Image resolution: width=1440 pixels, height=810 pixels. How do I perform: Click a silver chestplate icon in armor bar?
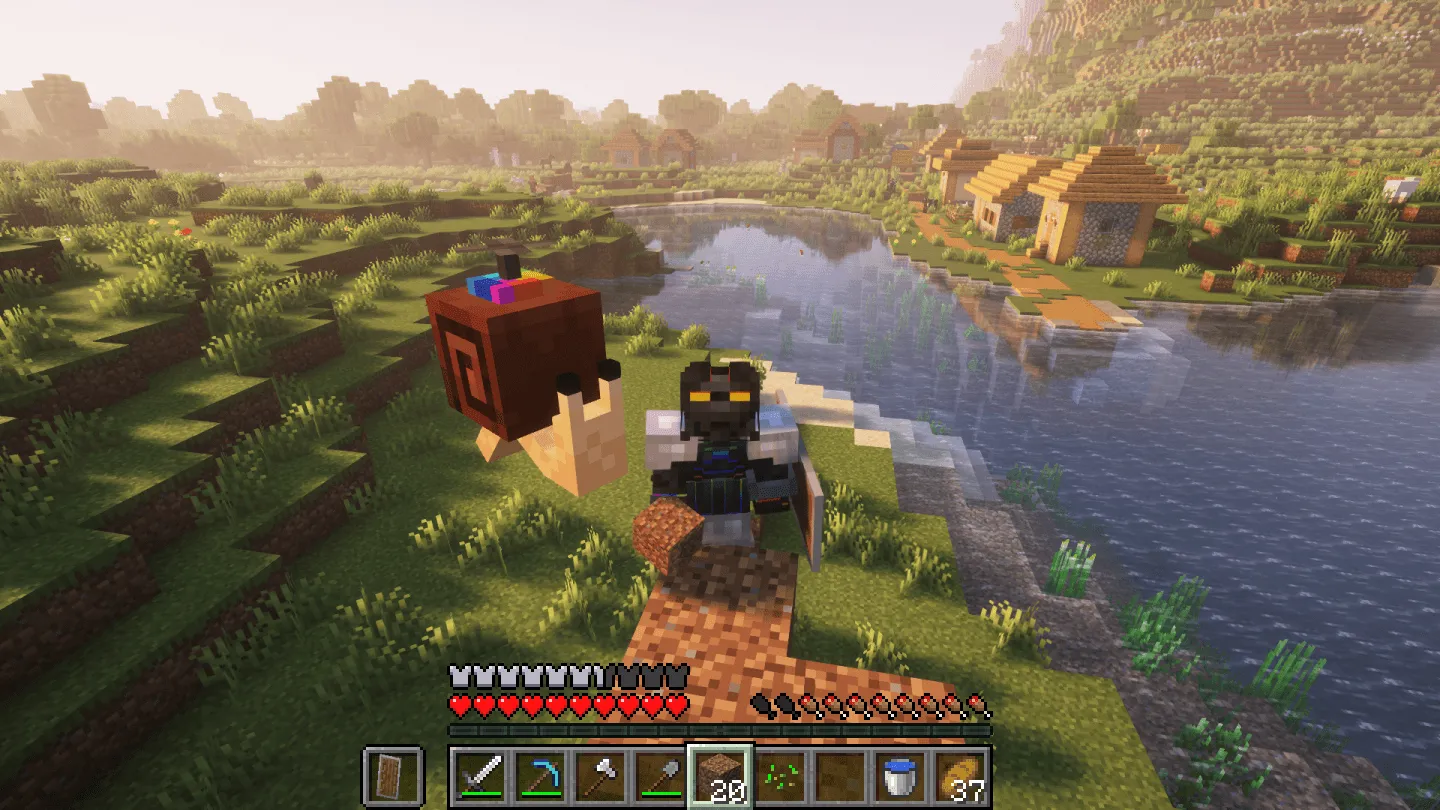(458, 674)
